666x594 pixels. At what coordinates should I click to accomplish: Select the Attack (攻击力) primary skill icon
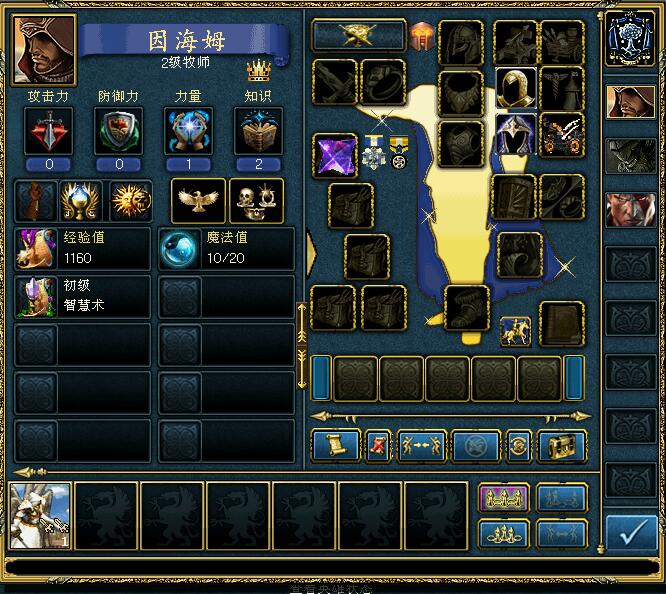click(49, 131)
